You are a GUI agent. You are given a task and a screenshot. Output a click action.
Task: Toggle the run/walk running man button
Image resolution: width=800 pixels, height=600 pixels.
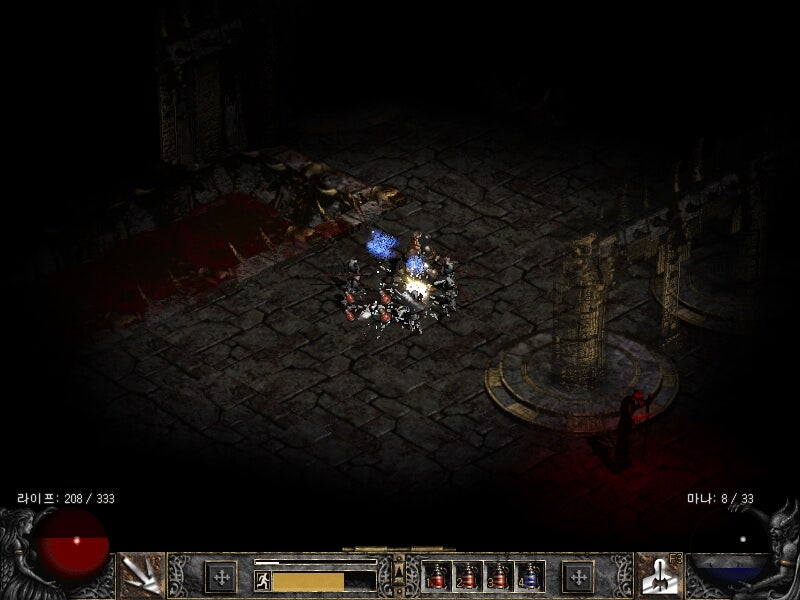263,580
